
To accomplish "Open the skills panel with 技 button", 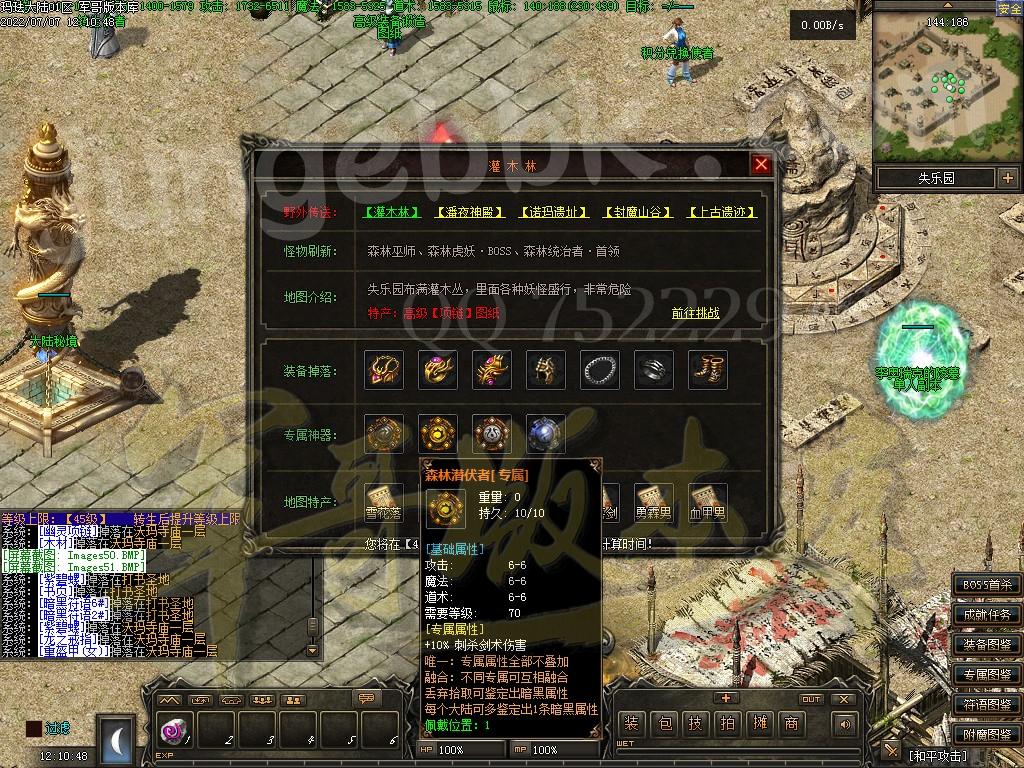I will (697, 724).
